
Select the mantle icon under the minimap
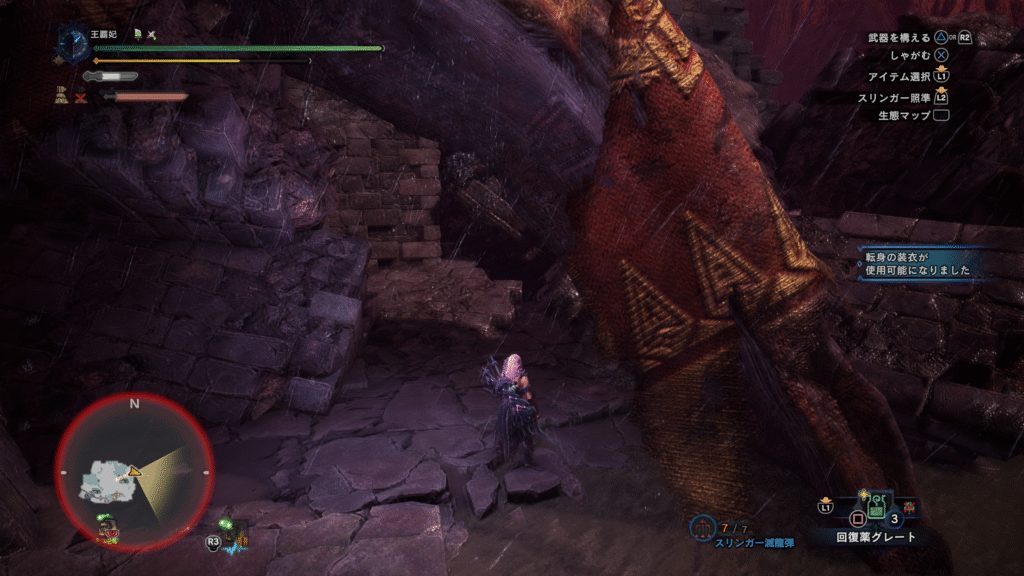[x=108, y=526]
